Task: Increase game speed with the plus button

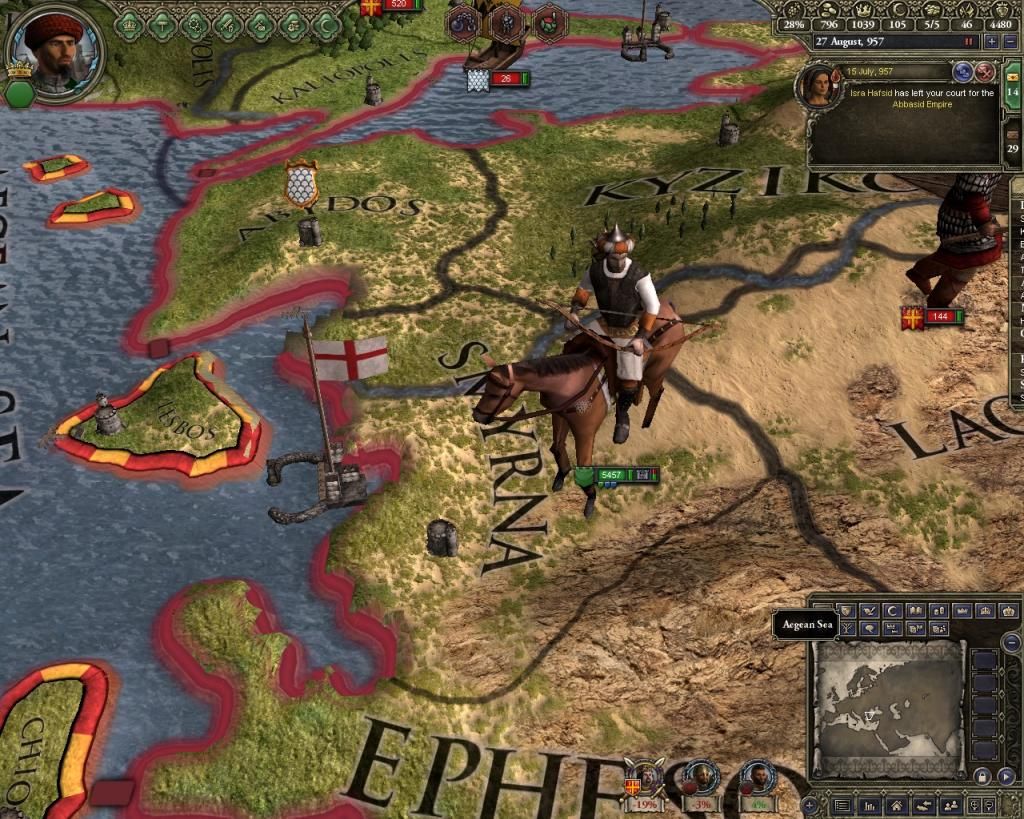Action: 991,42
